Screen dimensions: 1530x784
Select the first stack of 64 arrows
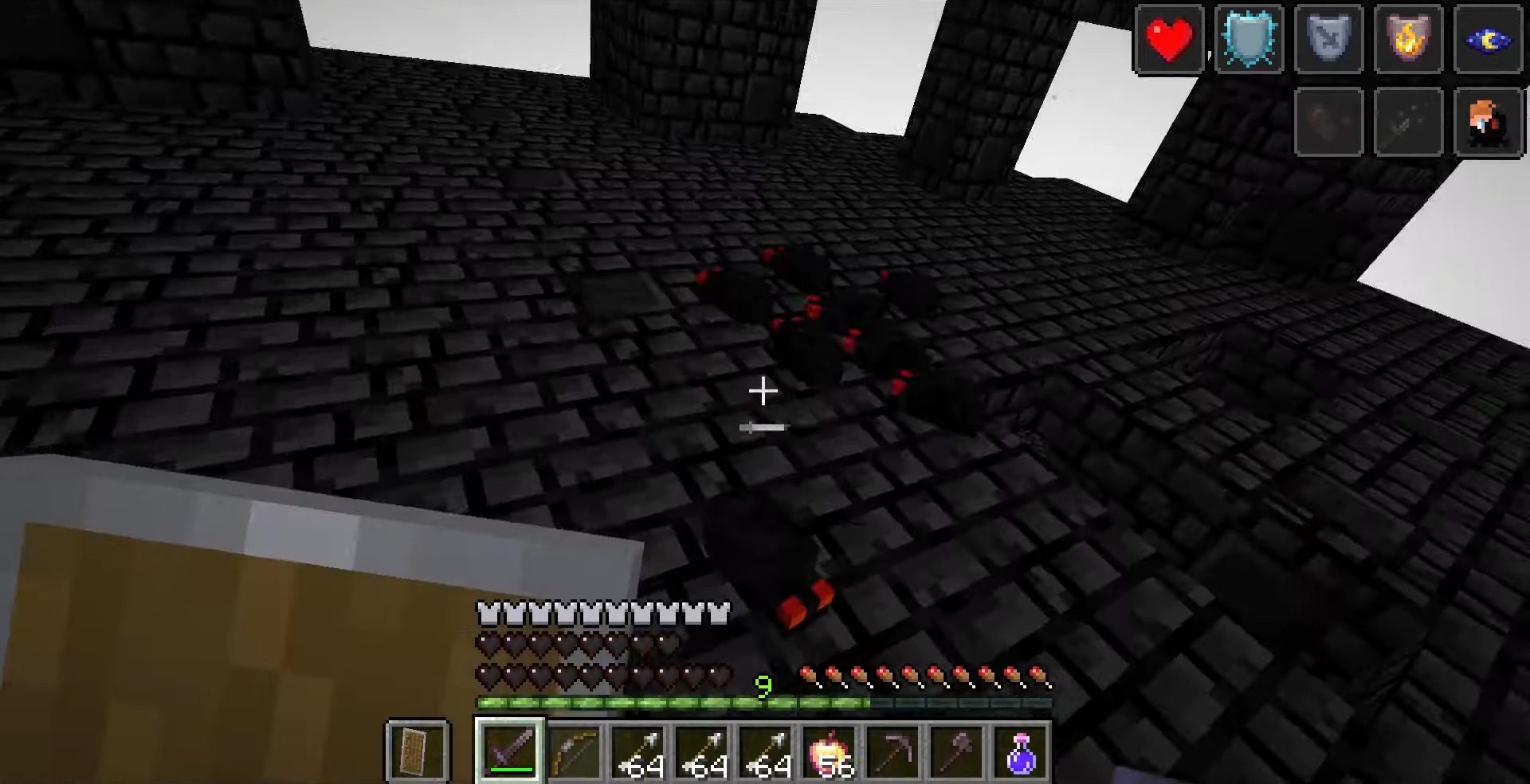[640, 752]
